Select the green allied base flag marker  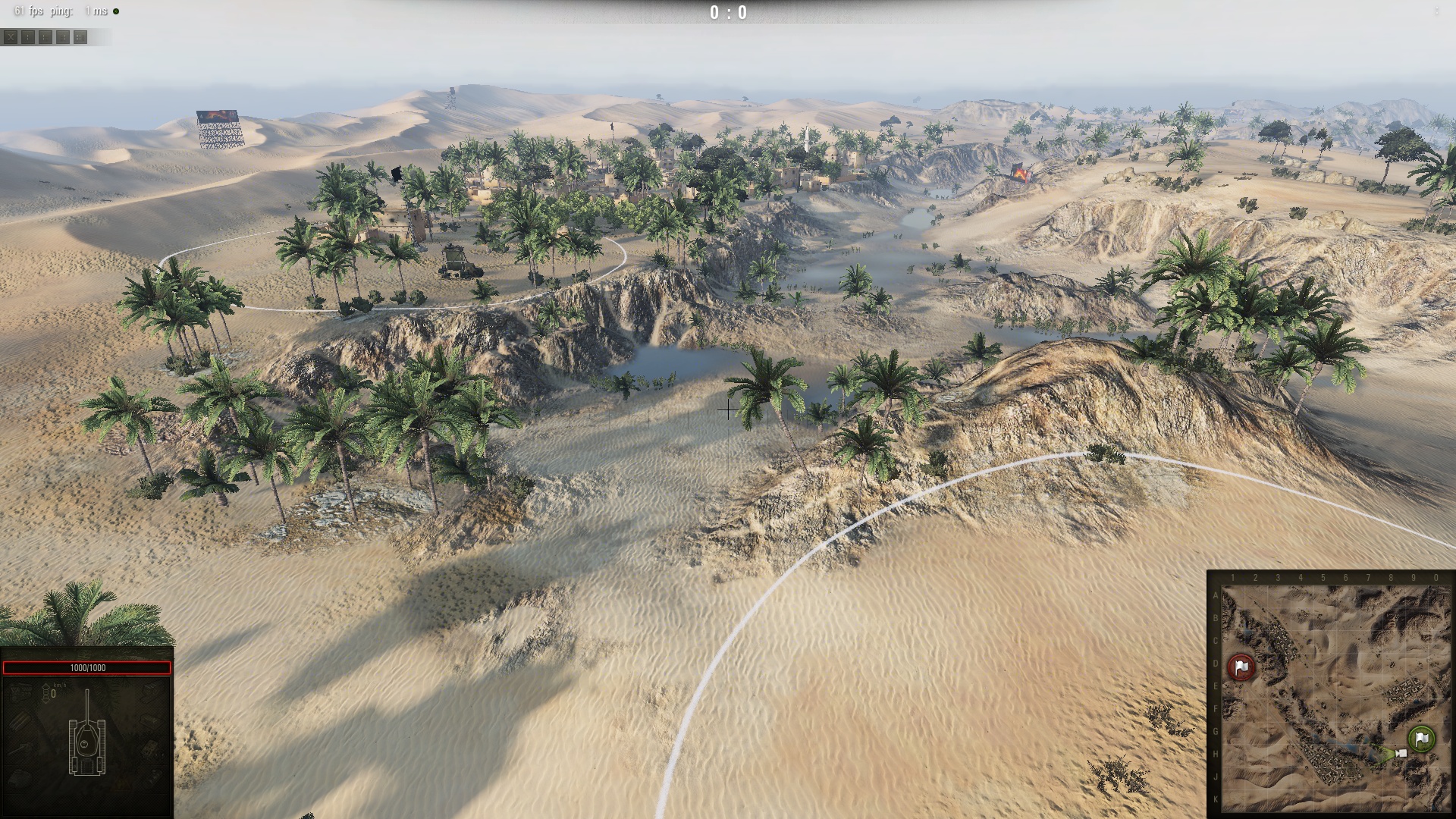click(x=1421, y=738)
